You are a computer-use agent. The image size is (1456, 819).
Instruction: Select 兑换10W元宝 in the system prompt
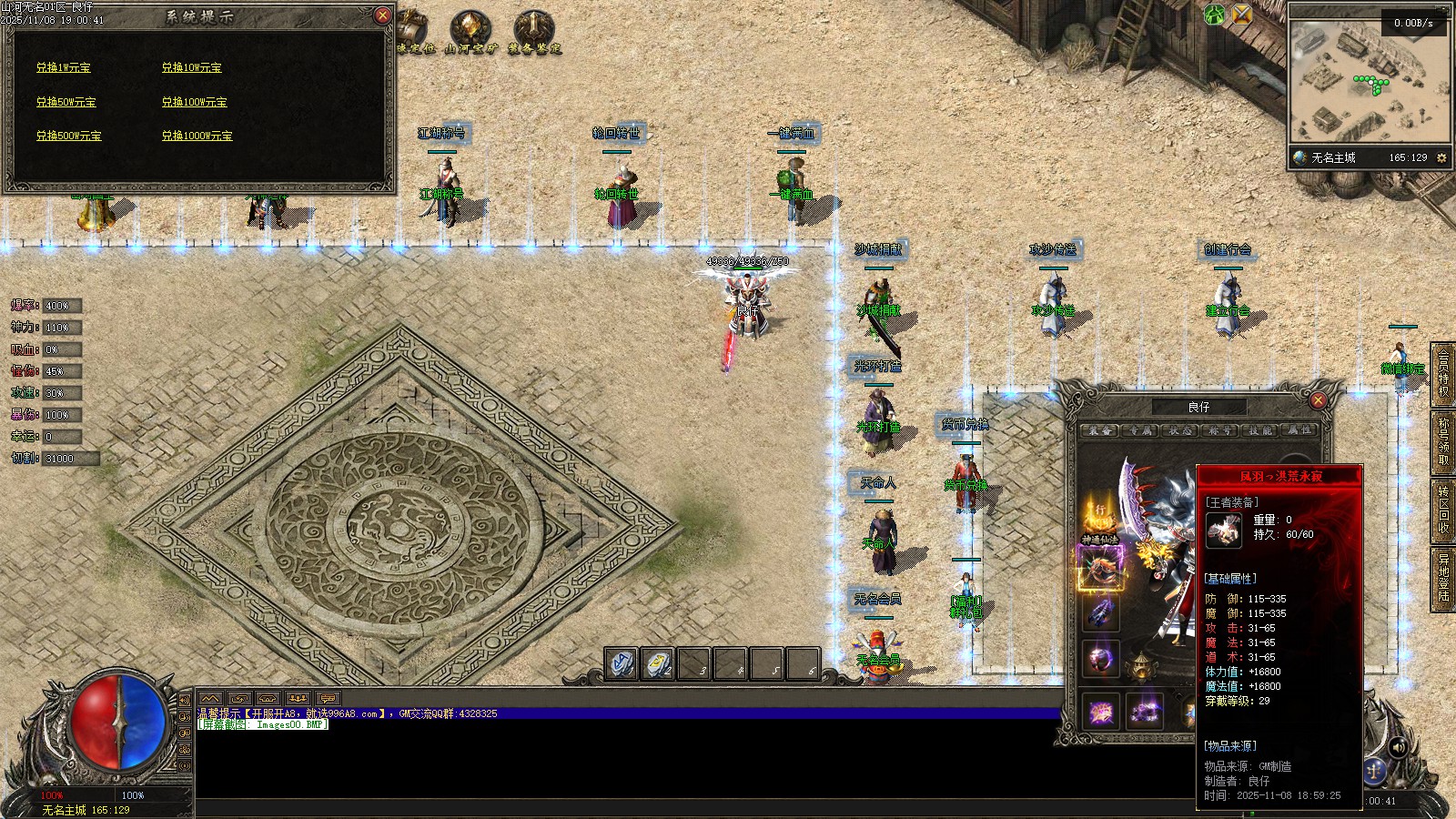click(x=192, y=67)
